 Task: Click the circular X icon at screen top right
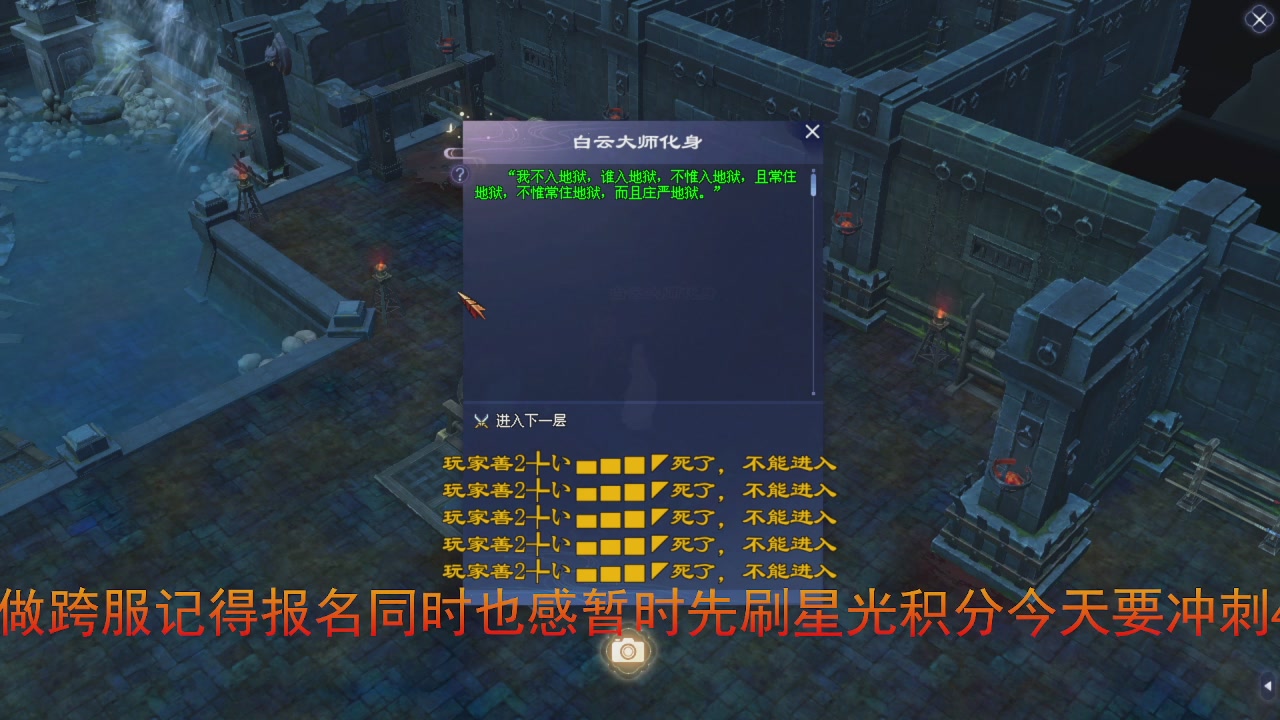[x=1258, y=19]
